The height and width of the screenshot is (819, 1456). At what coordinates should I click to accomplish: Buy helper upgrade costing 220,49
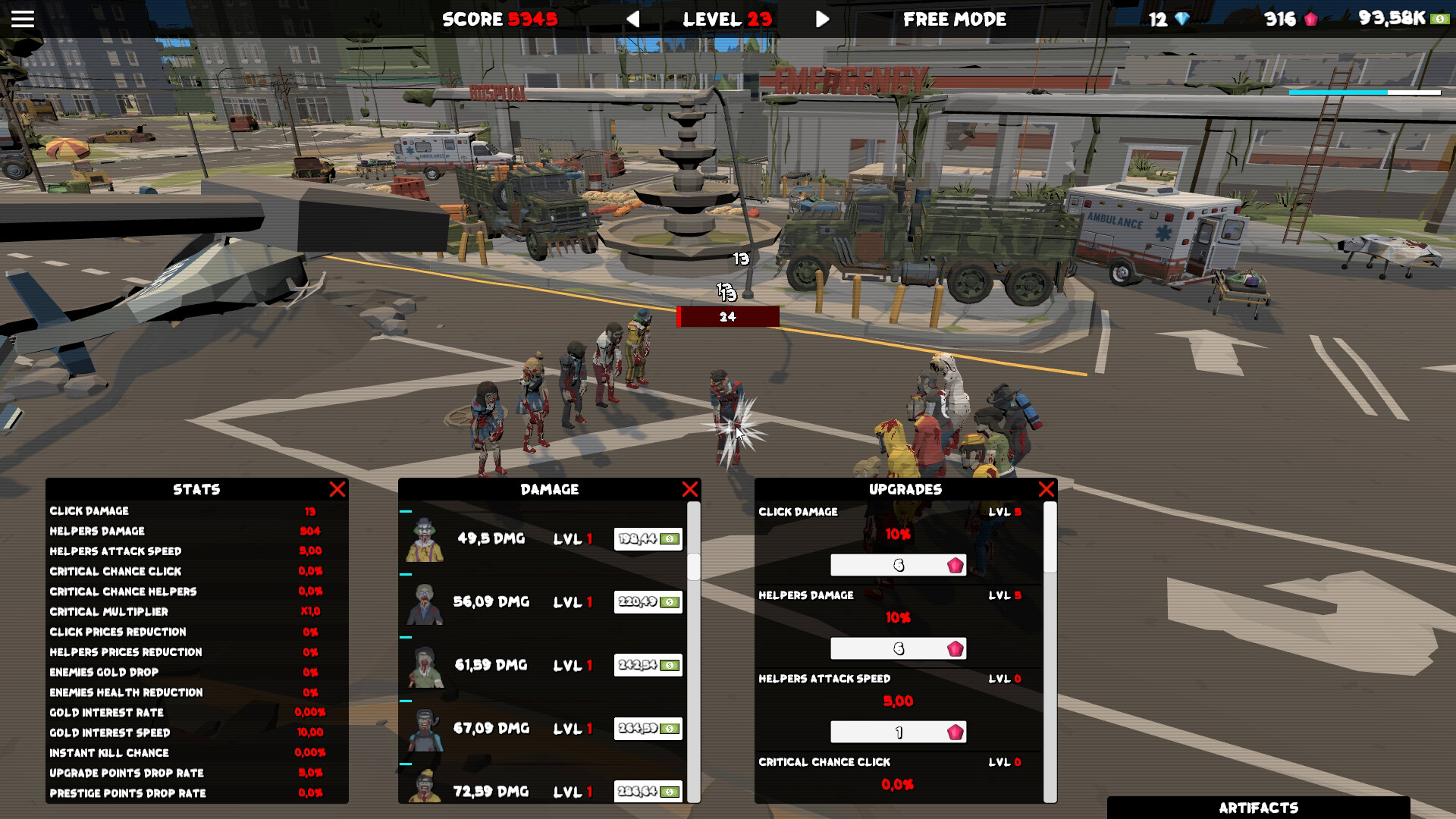click(x=647, y=601)
